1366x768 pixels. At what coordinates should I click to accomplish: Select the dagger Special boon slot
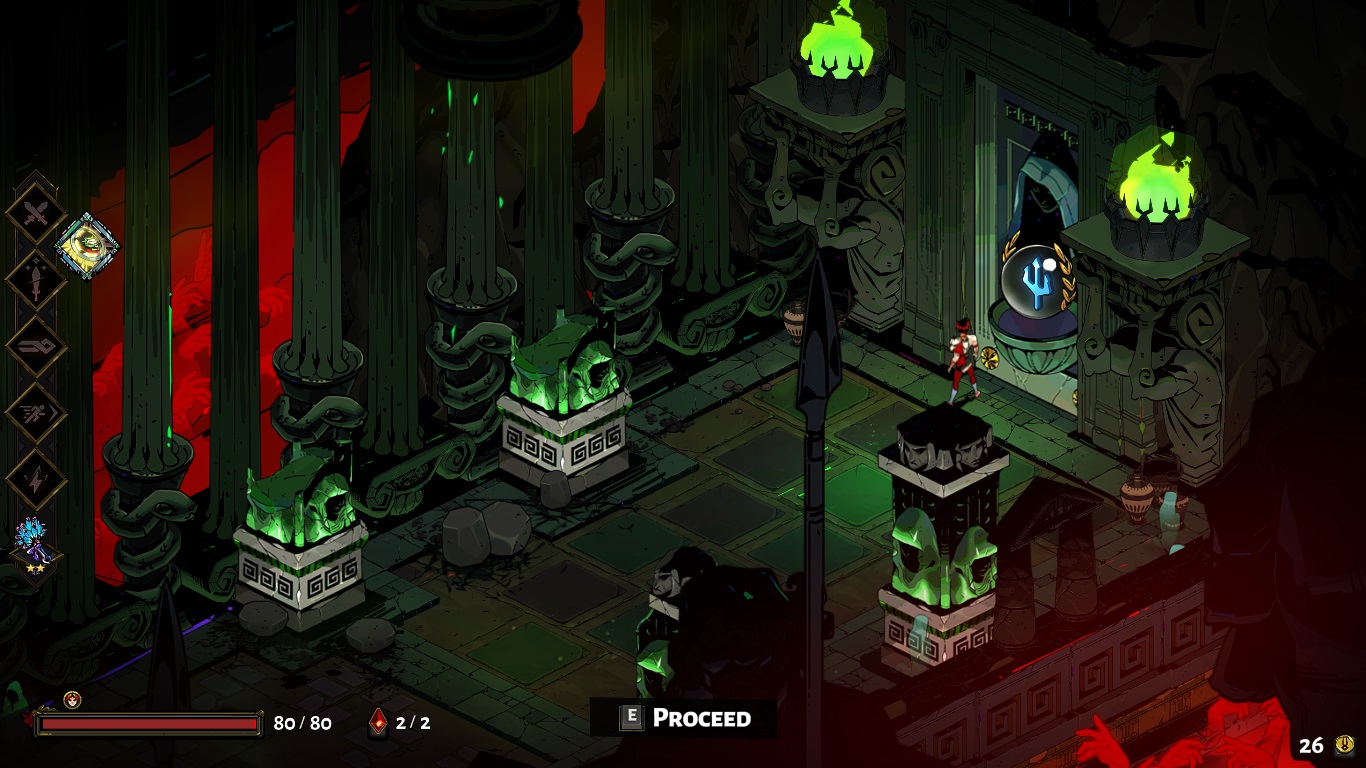36,280
